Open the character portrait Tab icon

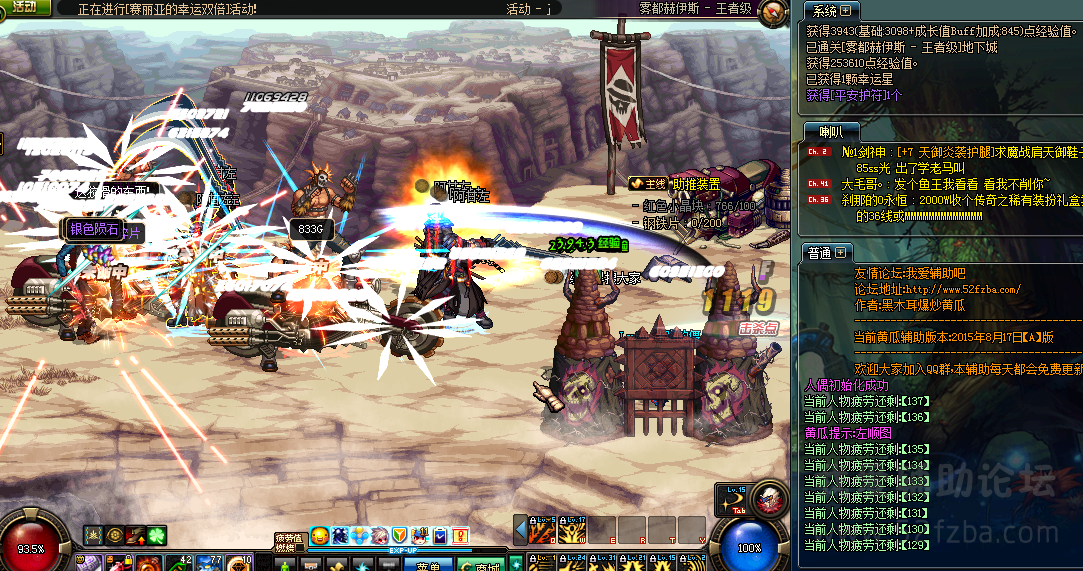click(x=769, y=499)
